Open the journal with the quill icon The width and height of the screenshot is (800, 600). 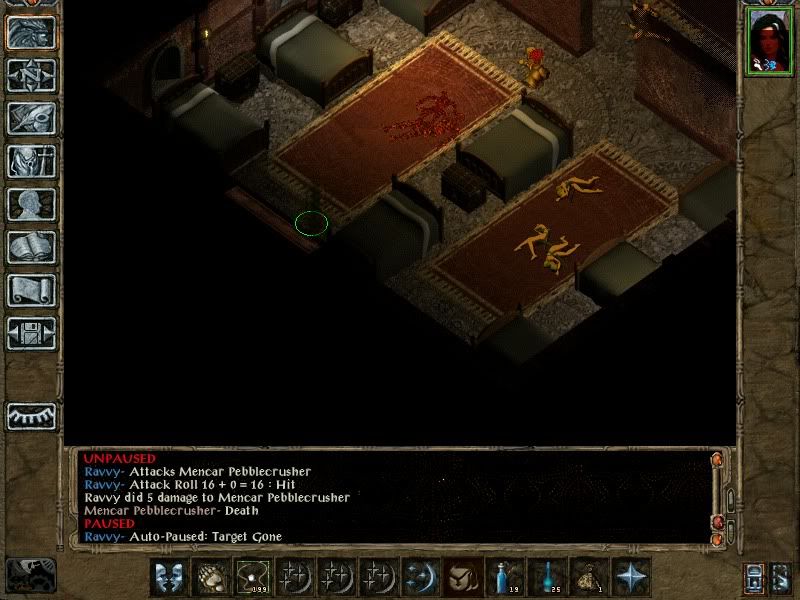[31, 119]
